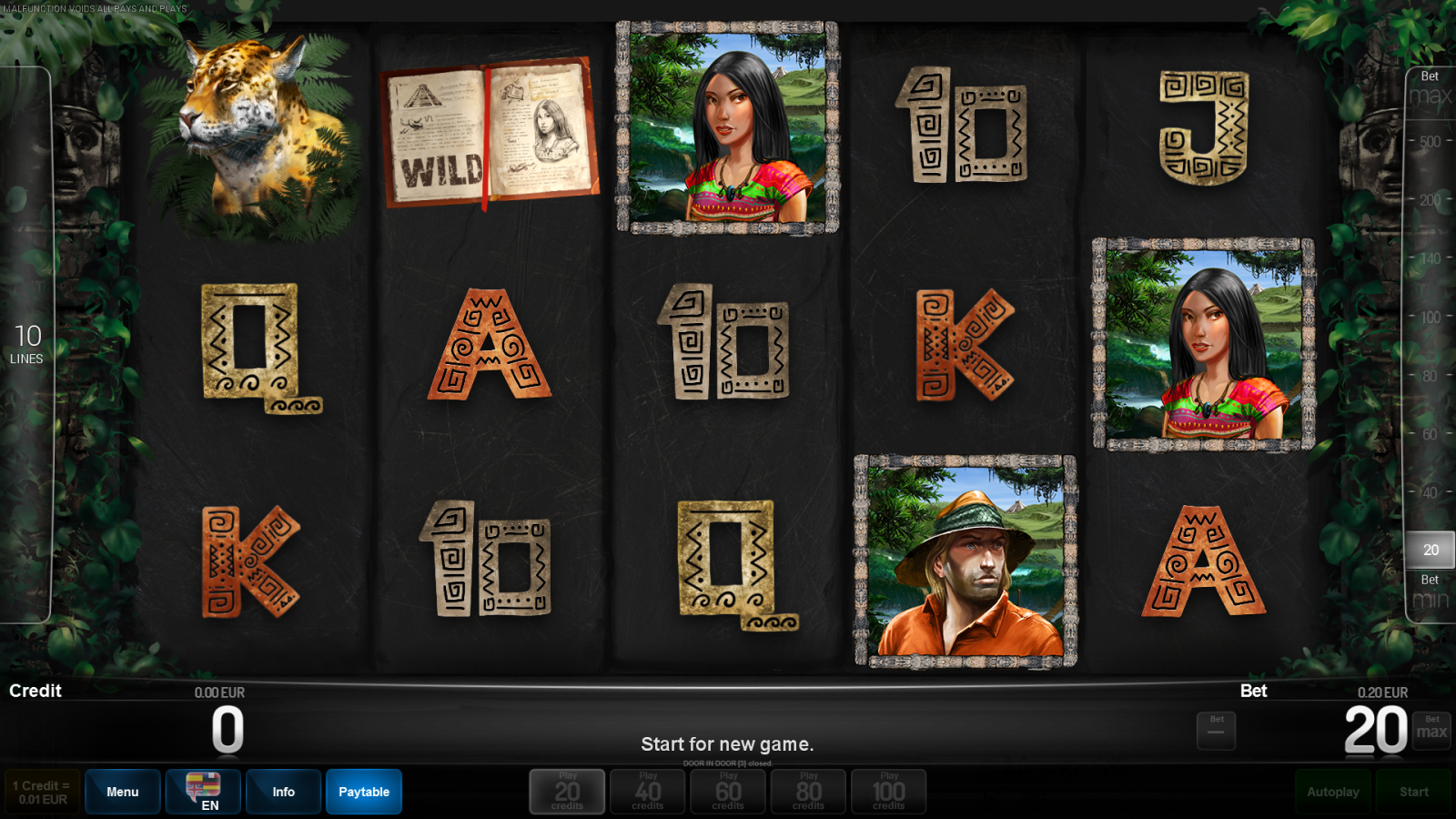
Task: Select Play 40 credits
Action: click(x=647, y=792)
